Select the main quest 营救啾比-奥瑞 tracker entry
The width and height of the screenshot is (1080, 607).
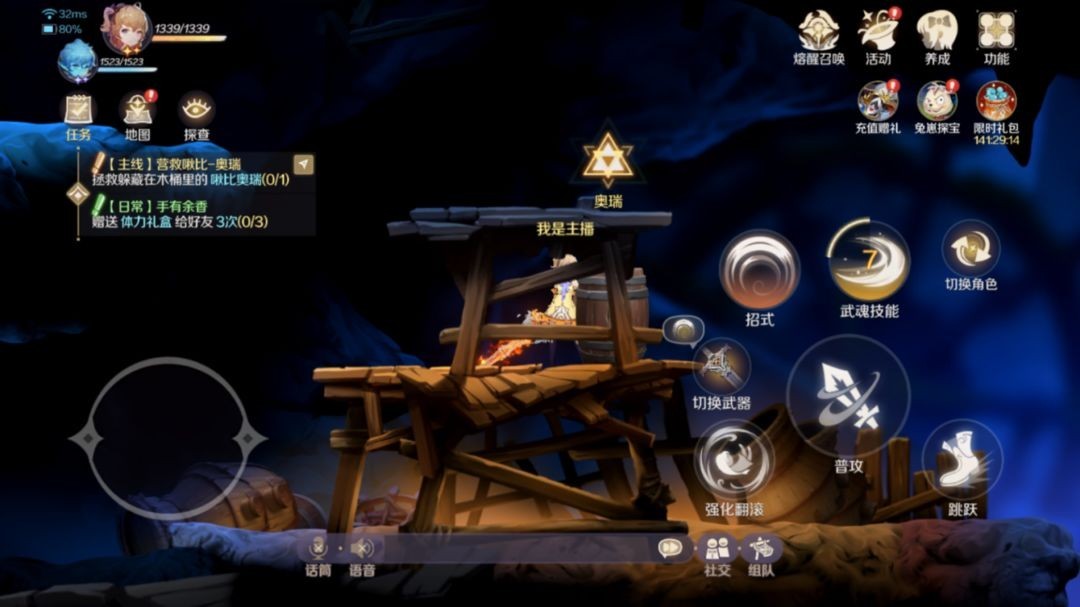190,171
